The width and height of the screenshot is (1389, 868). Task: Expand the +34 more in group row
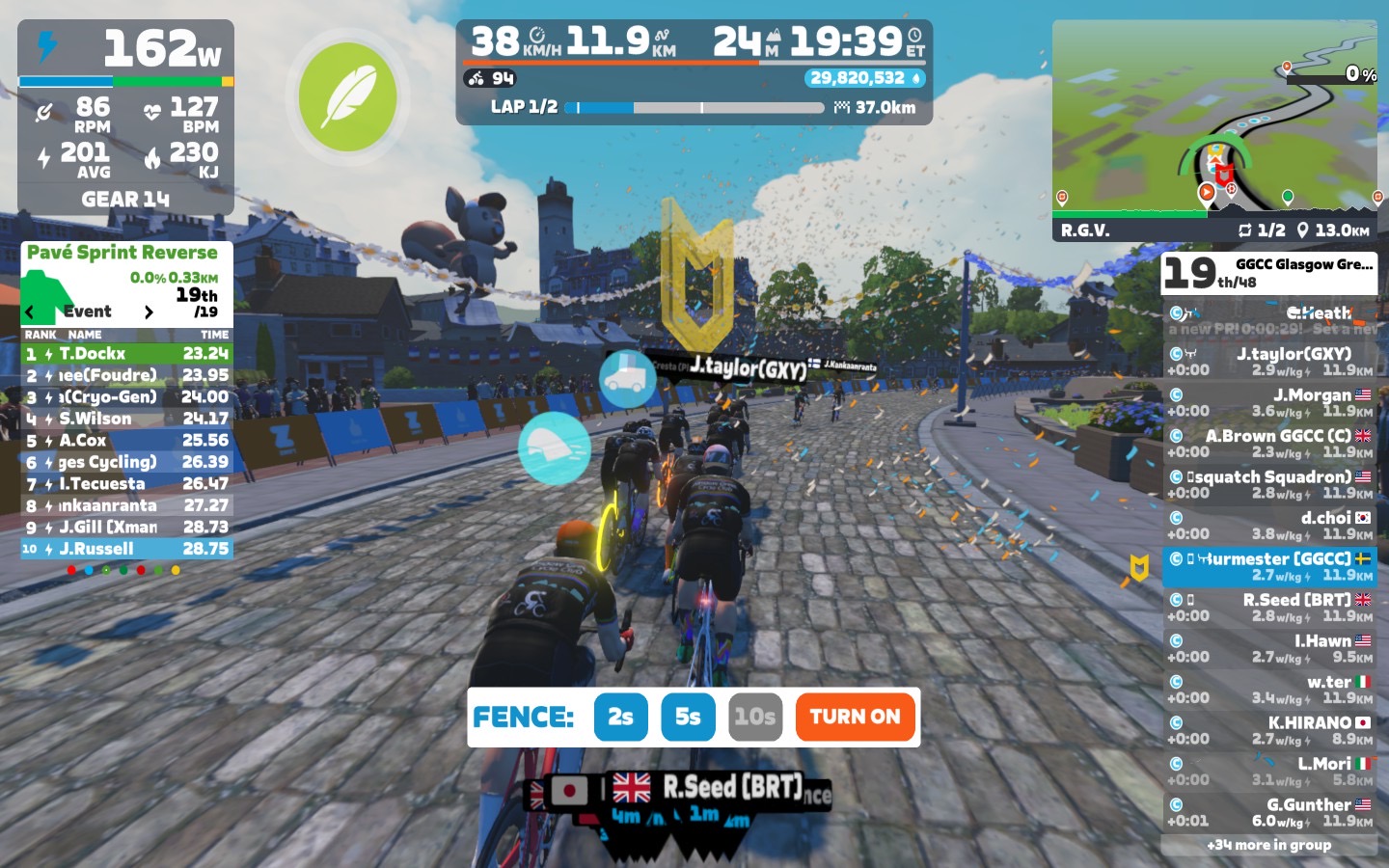pyautogui.click(x=1269, y=845)
